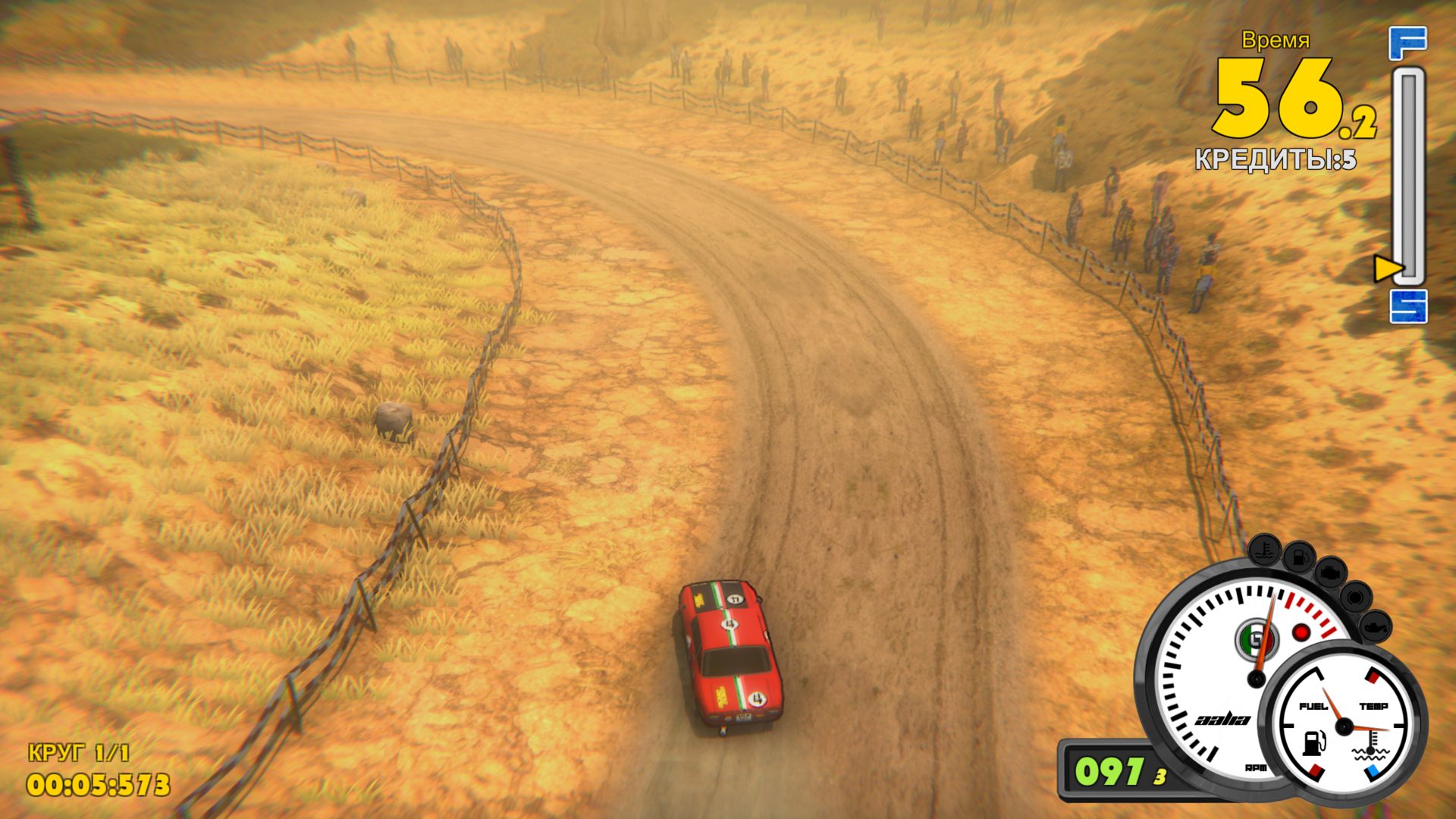Click the coolant temperature warning icon
The width and height of the screenshot is (1456, 819).
1264,551
